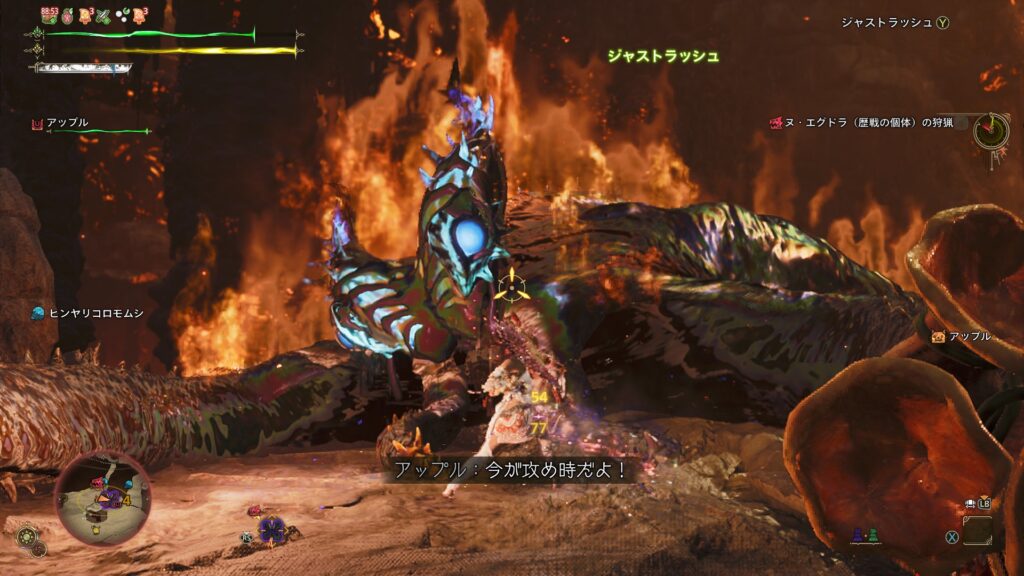Select the ヌ・エグドラ hunt quest objective

coord(860,123)
